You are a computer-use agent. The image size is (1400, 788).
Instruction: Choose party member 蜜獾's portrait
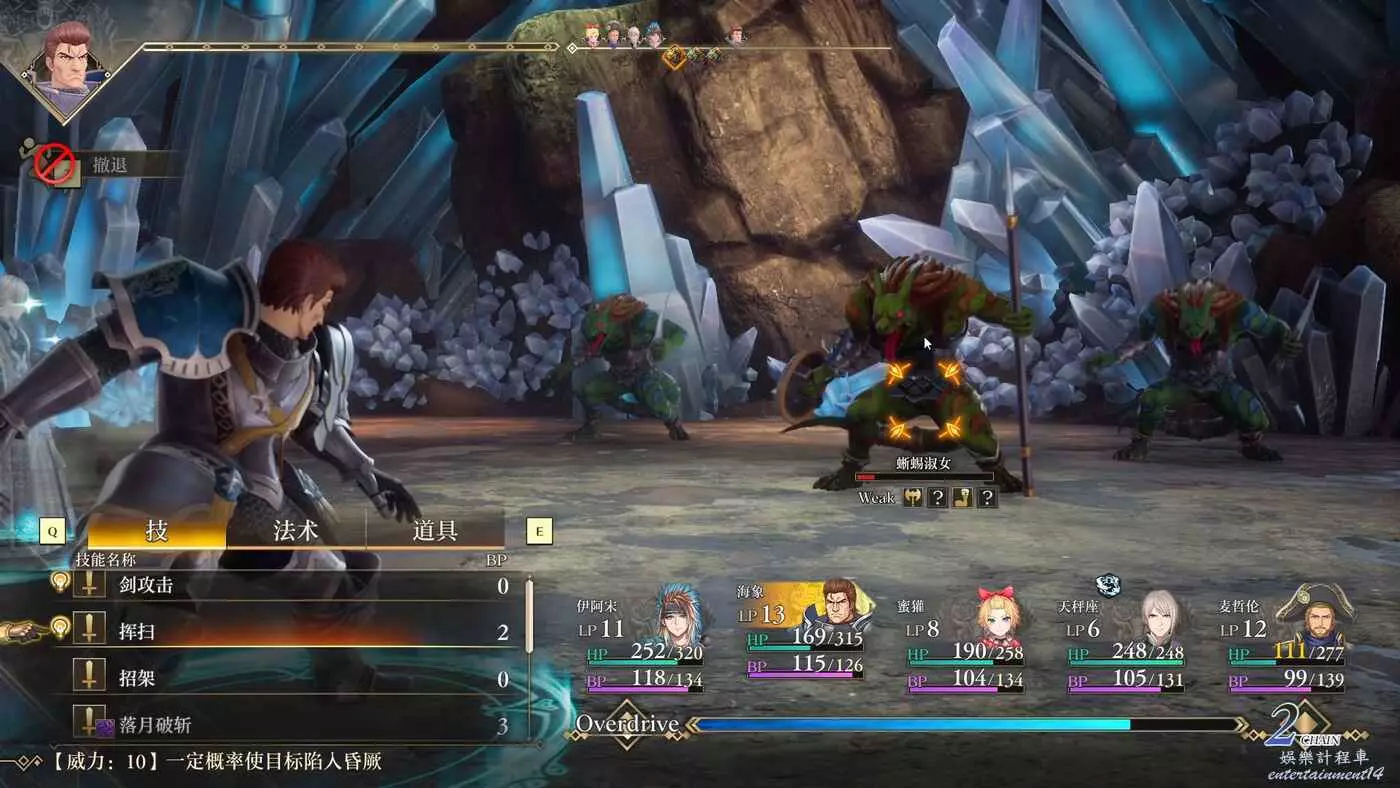coord(997,612)
